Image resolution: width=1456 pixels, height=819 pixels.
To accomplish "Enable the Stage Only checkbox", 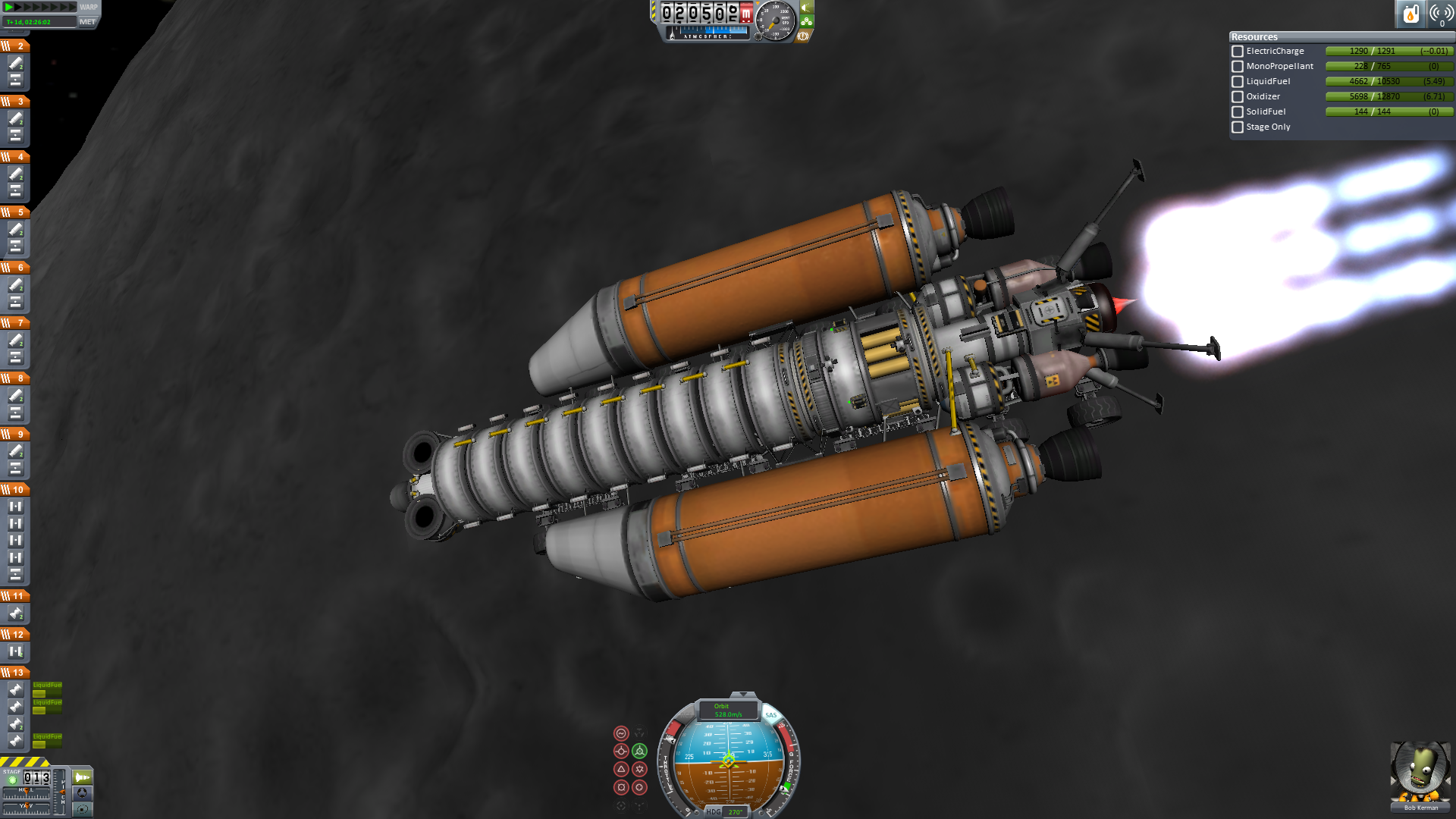I will [1238, 127].
